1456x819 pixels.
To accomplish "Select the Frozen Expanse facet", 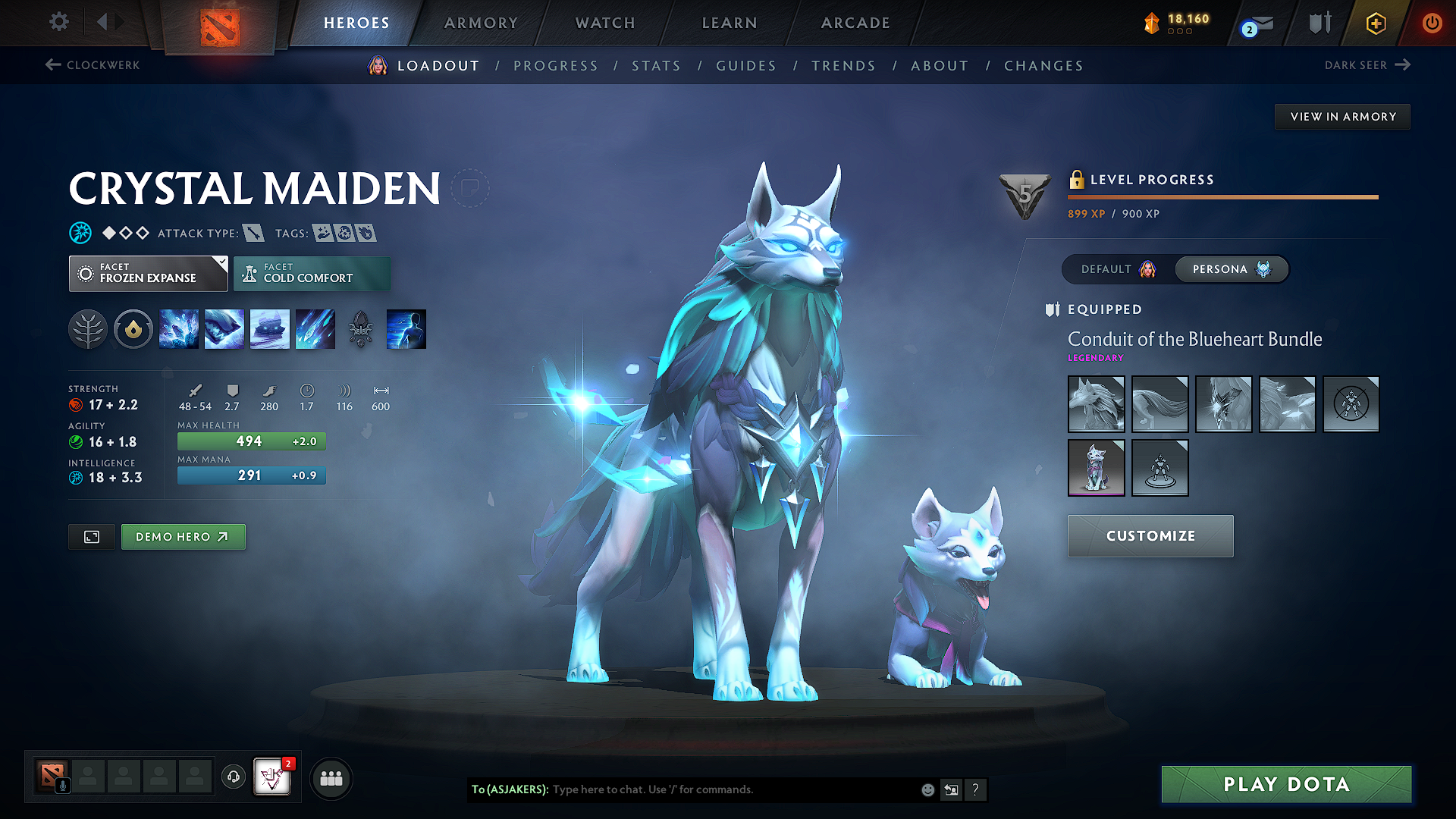I will click(149, 274).
